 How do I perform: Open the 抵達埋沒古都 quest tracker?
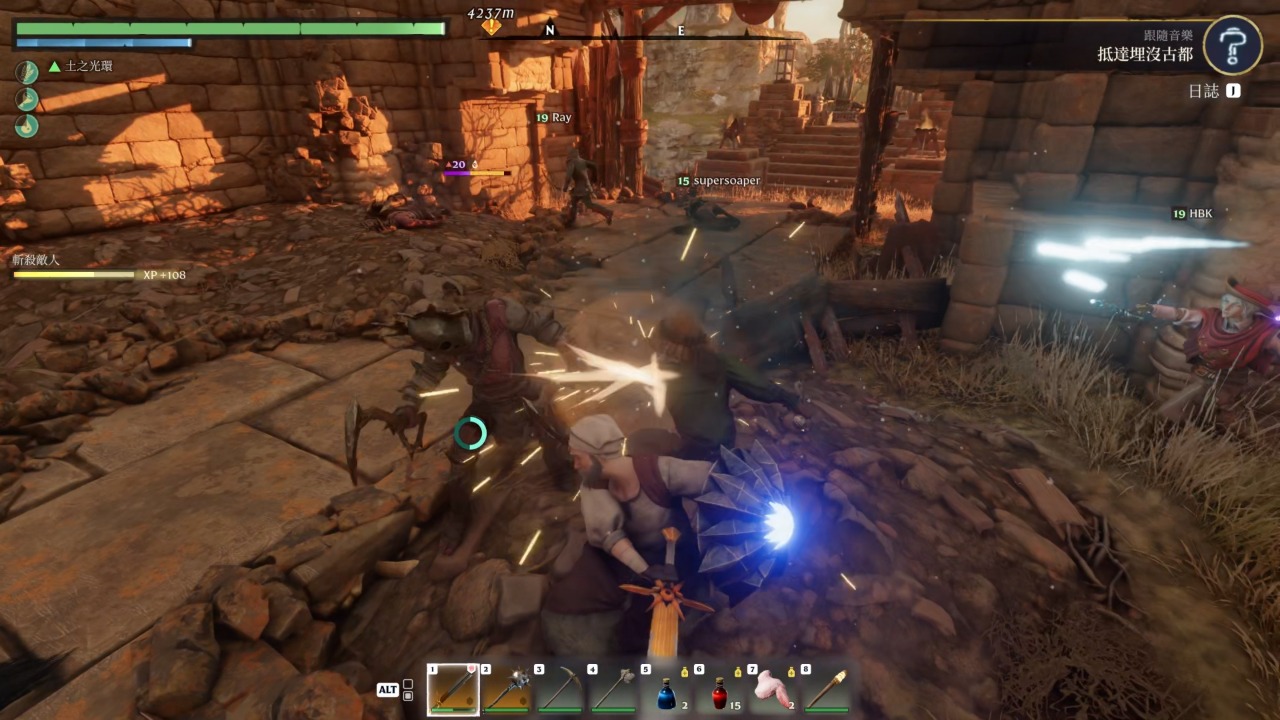pos(1144,54)
